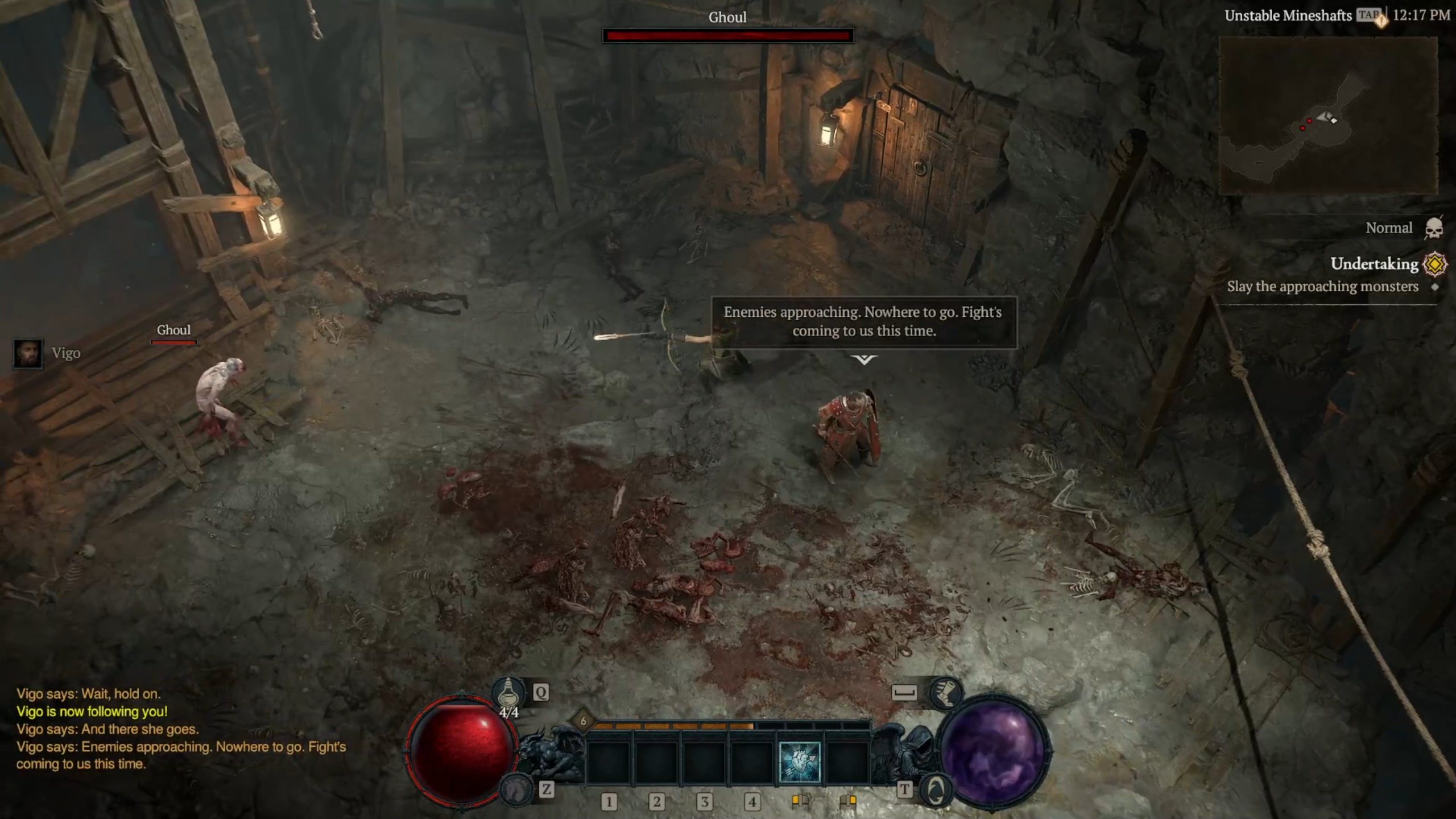Use the healing potion icon
Image resolution: width=1456 pixels, height=819 pixels.
coord(508,693)
